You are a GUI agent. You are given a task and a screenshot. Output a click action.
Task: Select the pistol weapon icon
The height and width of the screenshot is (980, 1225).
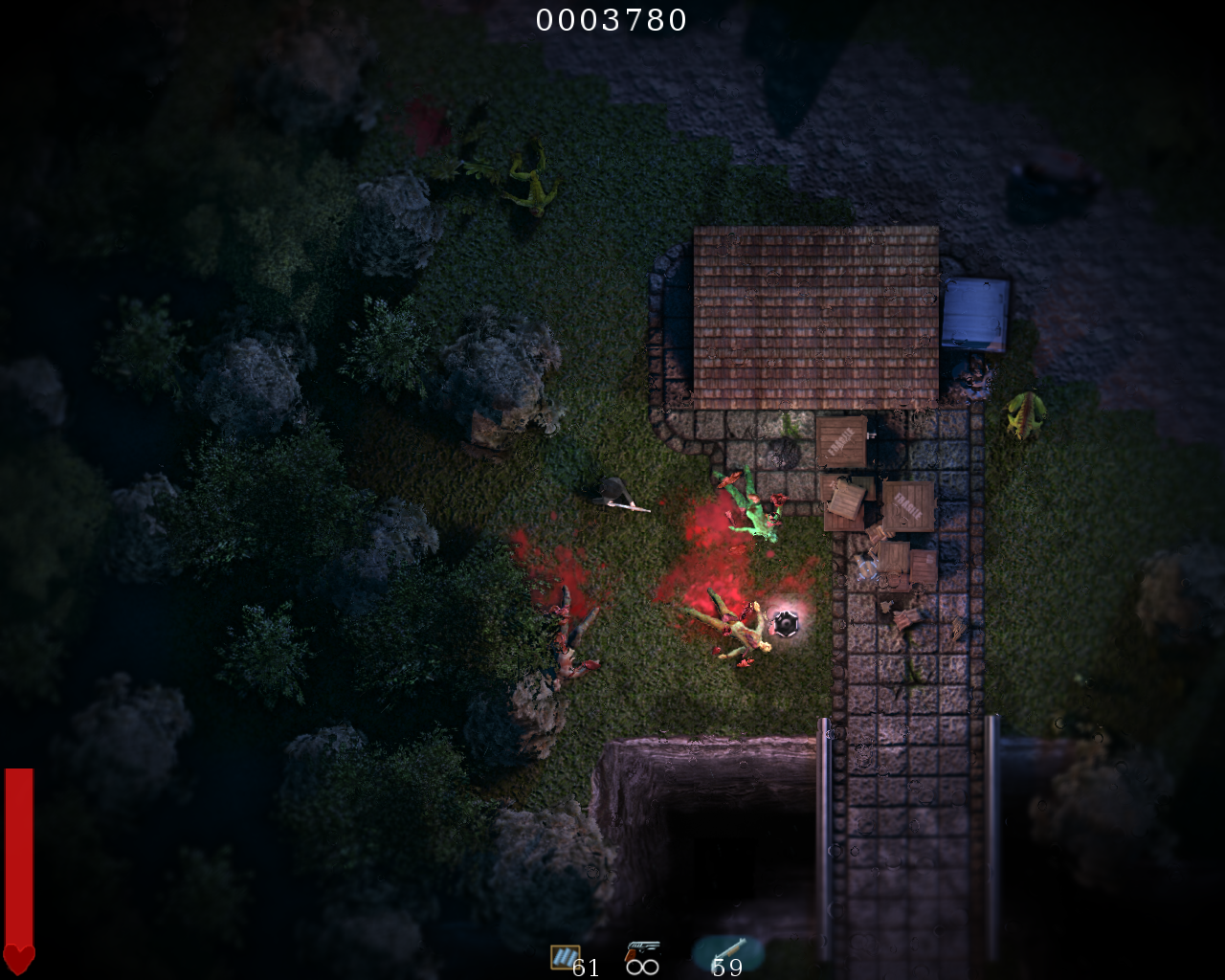[x=642, y=950]
